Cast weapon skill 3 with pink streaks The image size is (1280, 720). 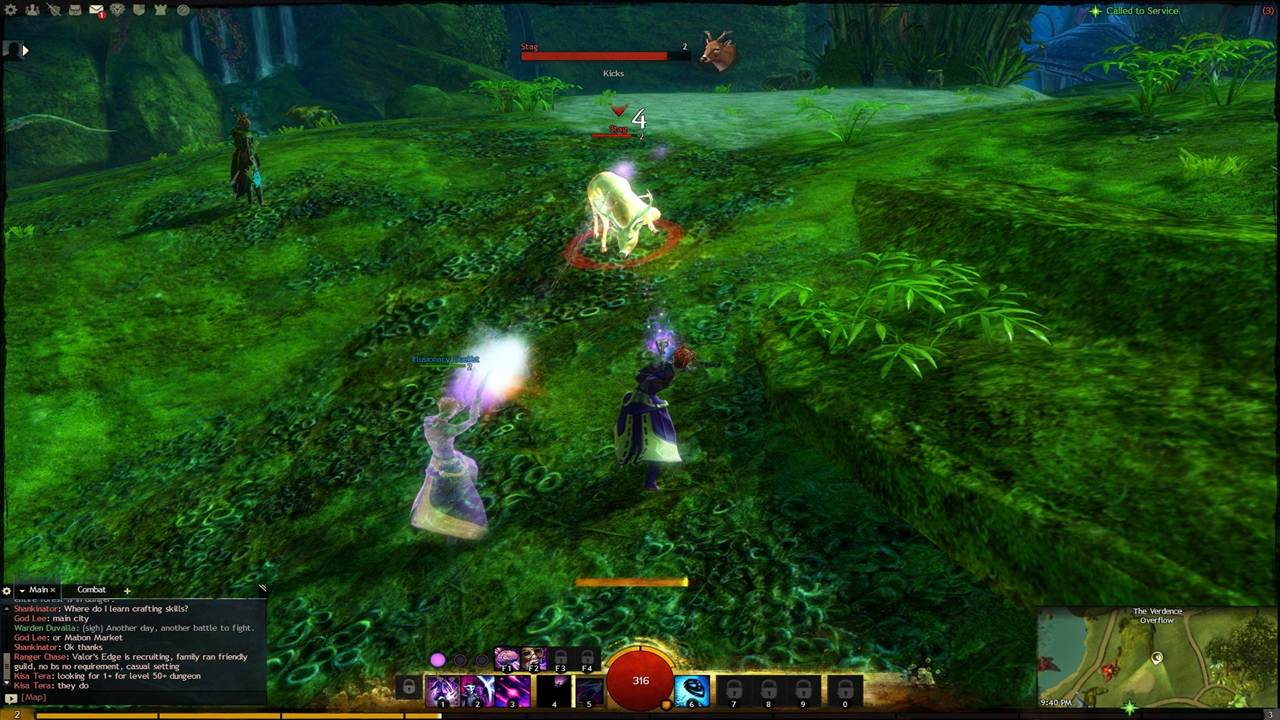pos(513,691)
